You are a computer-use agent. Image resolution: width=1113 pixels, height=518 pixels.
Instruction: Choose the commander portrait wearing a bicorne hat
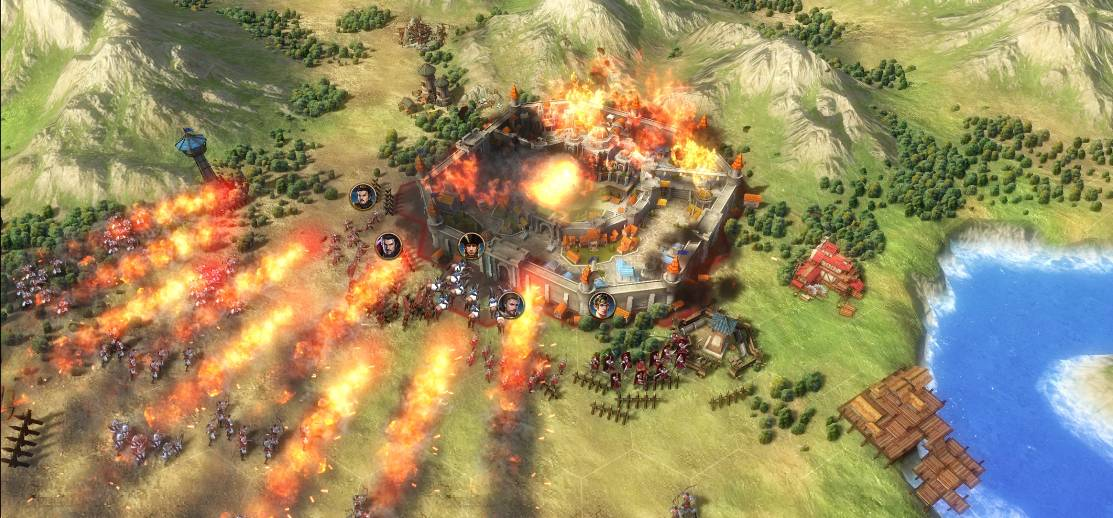[x=471, y=246]
